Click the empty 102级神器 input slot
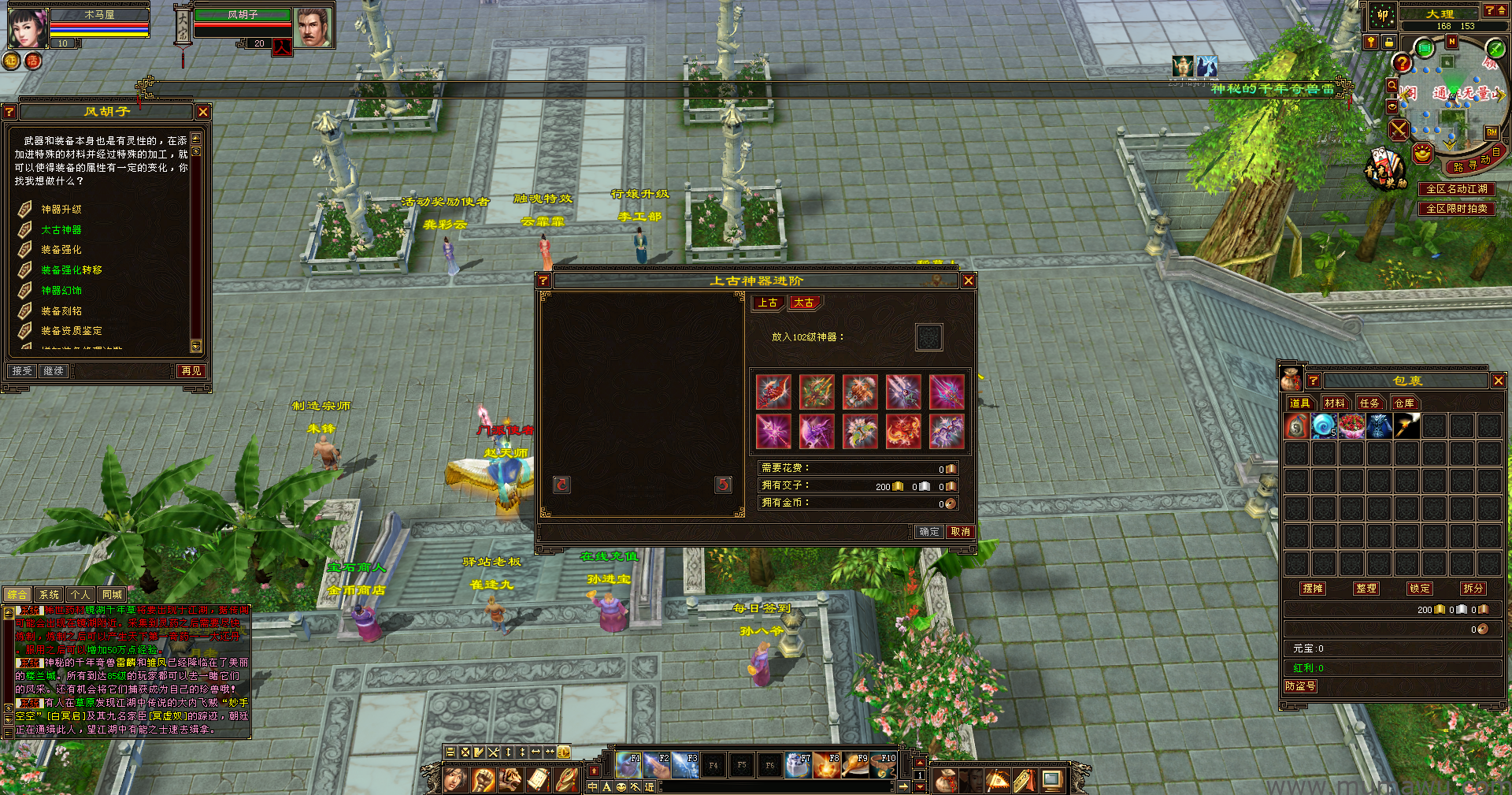Image resolution: width=1512 pixels, height=795 pixels. pyautogui.click(x=929, y=337)
